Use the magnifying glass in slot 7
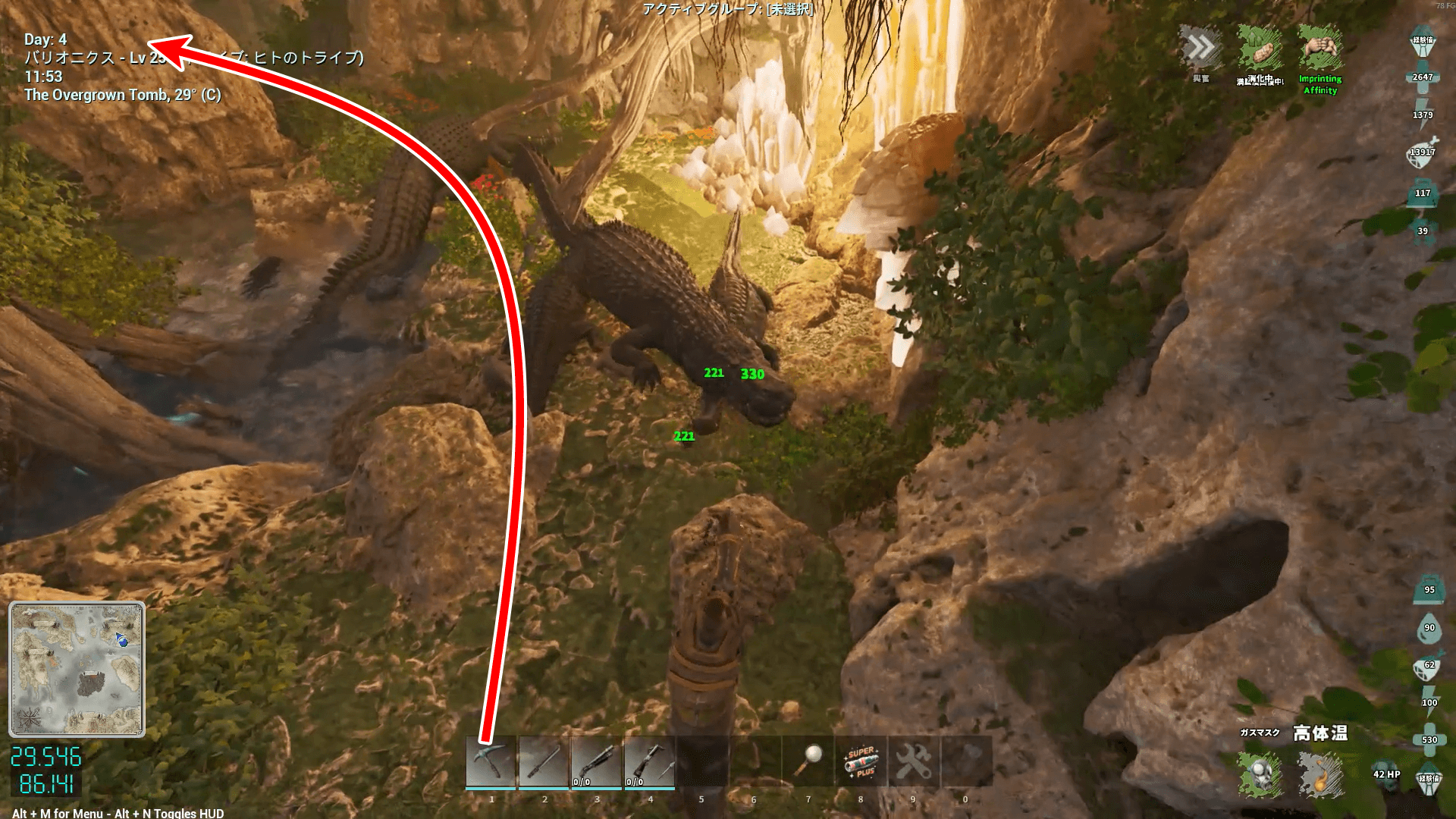Screen dimensions: 1456x819 (808, 761)
